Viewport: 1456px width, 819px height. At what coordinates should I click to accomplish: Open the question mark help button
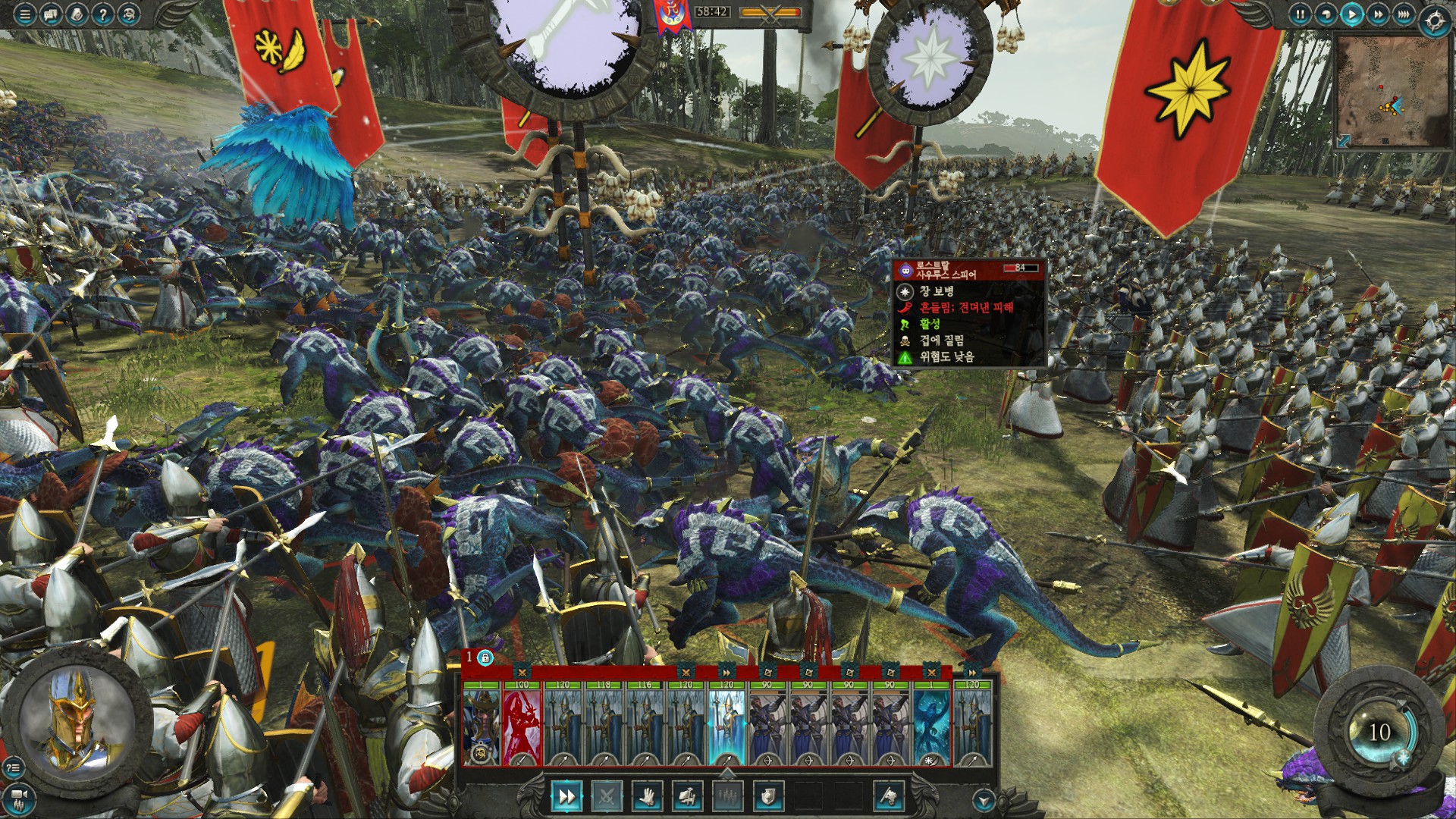[x=102, y=14]
